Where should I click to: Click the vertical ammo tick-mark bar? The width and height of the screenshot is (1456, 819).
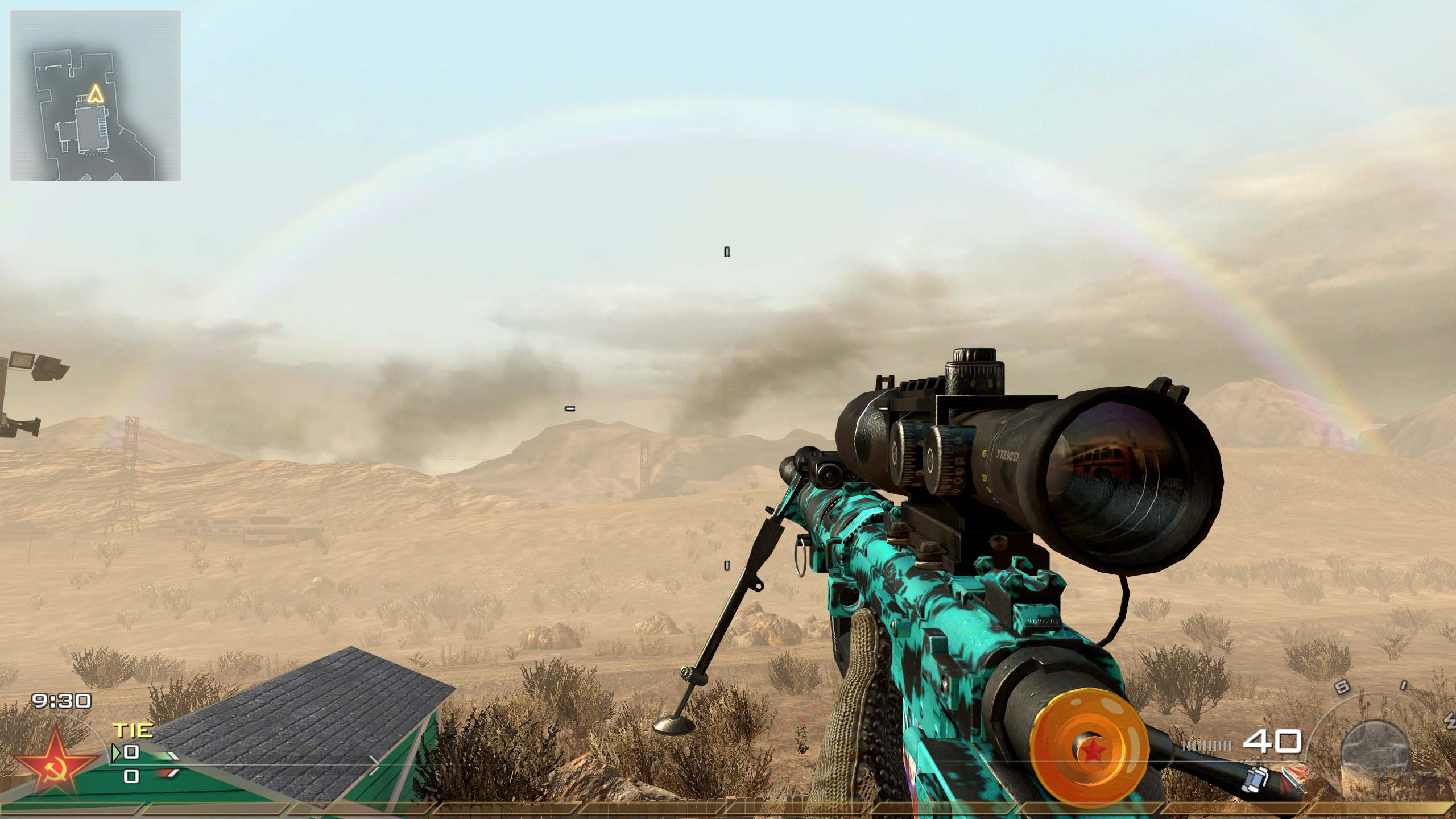point(1207,744)
